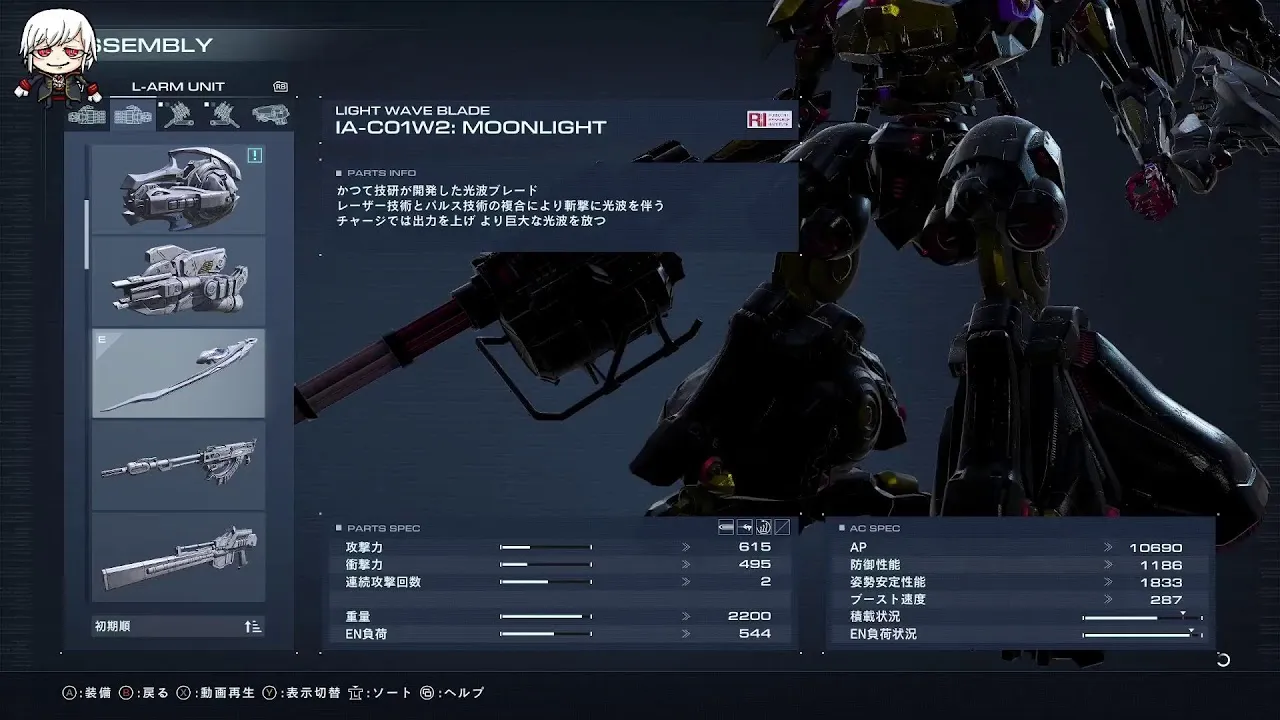
Task: Choose the claw-shaped weapon marked with an exclamation badge
Action: pos(178,189)
